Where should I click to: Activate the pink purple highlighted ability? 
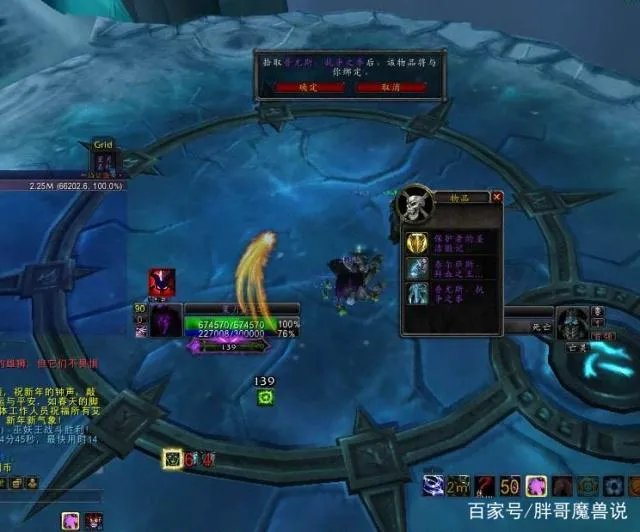pos(536,486)
